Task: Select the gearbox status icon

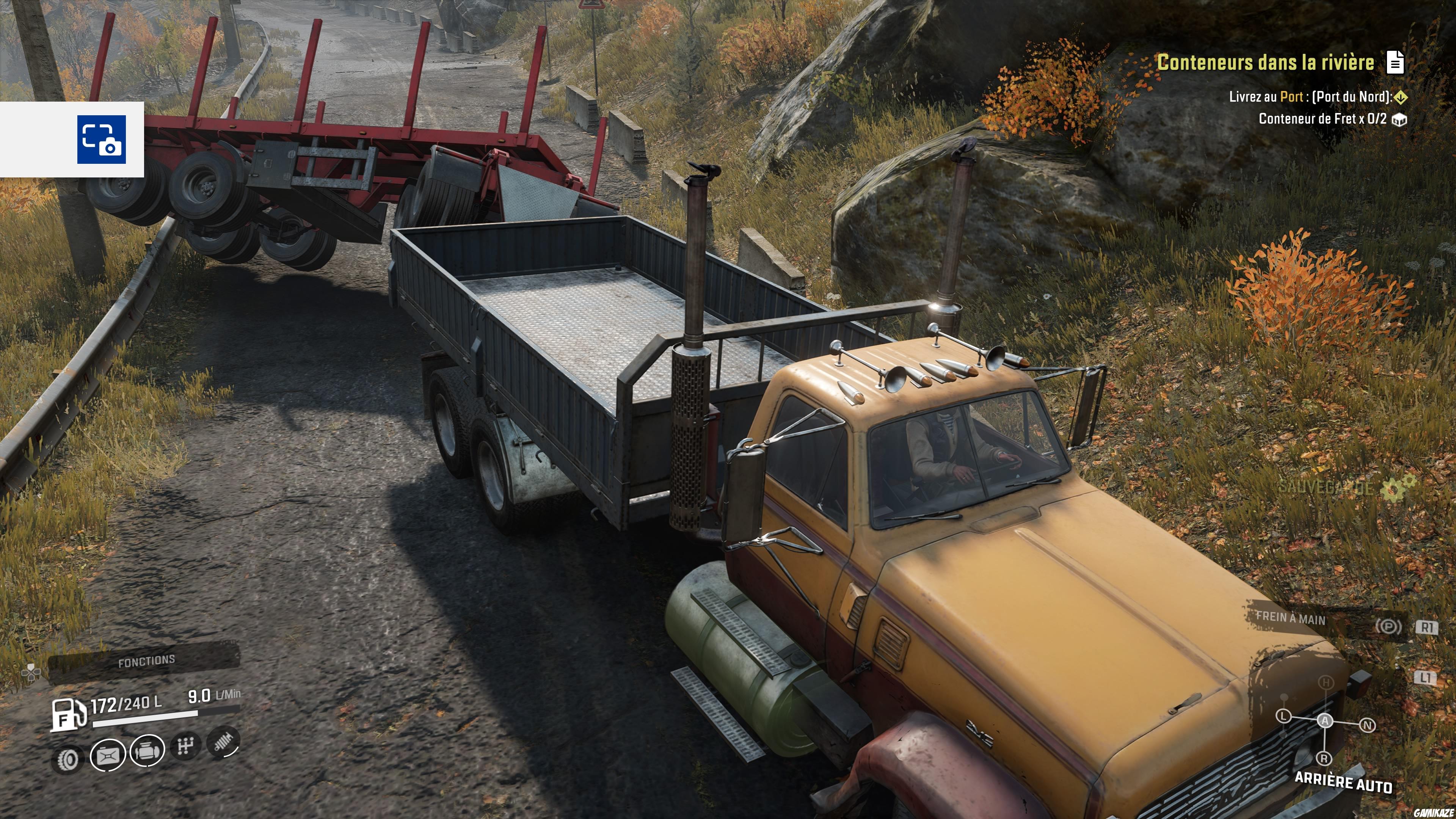Action: [185, 747]
